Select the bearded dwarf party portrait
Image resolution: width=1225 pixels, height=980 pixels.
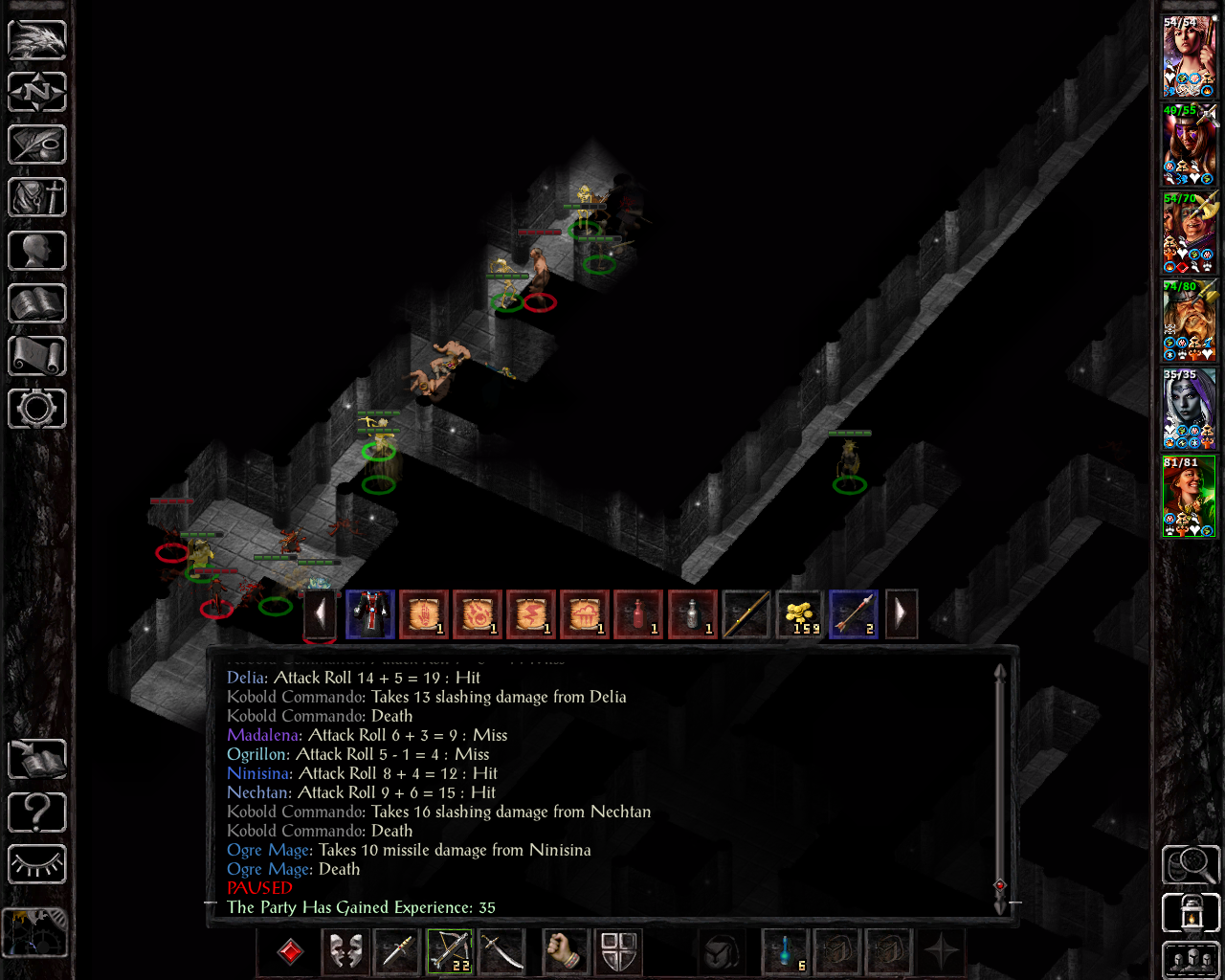(x=1190, y=322)
